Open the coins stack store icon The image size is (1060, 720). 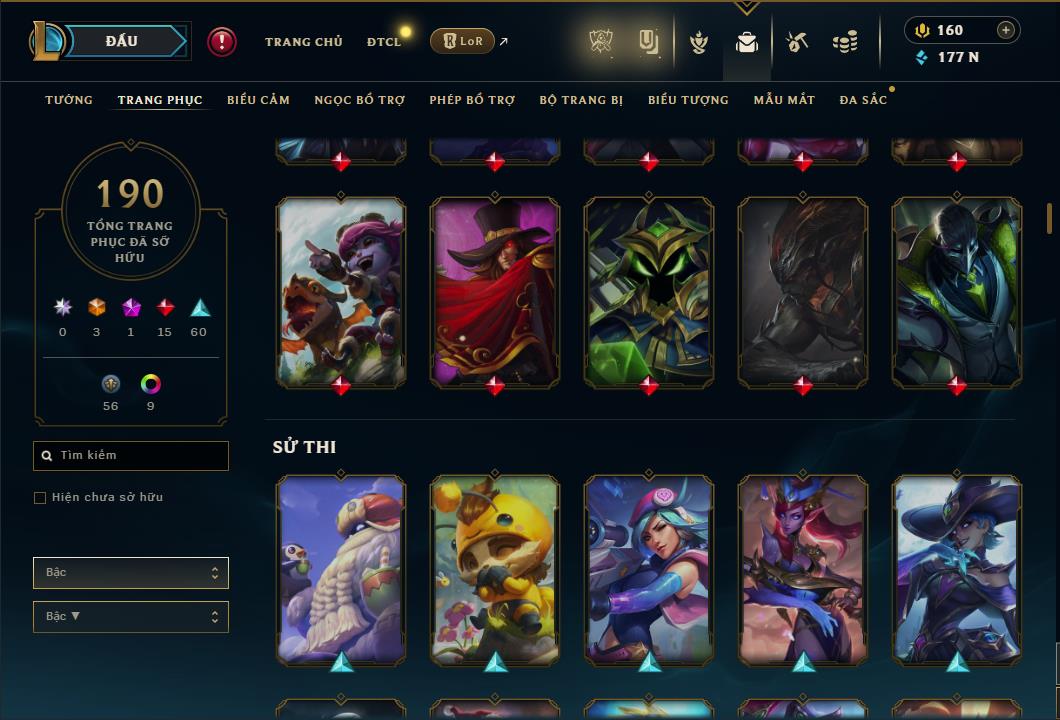[x=845, y=42]
